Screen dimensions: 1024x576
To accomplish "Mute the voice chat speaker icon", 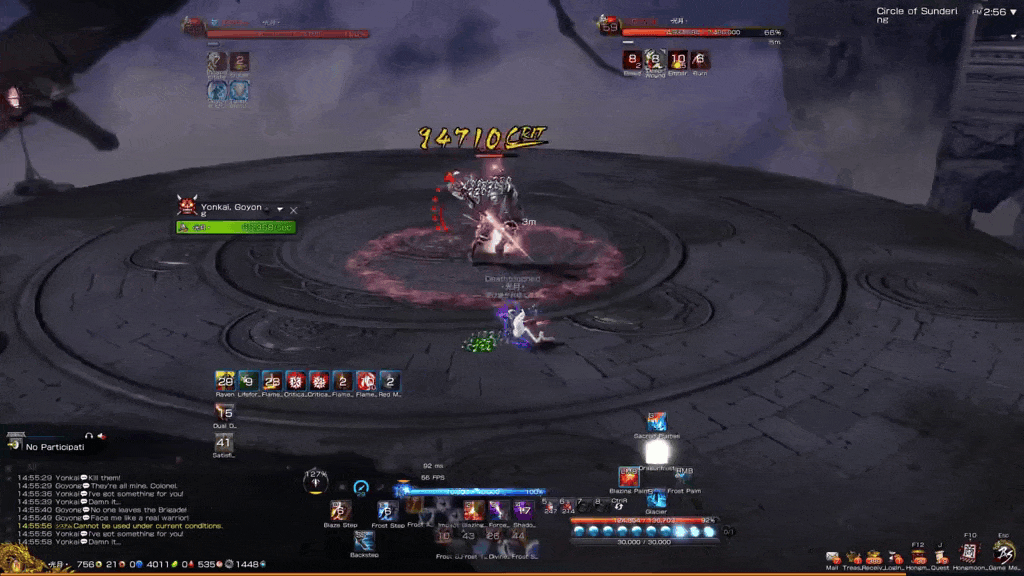I will coord(101,436).
